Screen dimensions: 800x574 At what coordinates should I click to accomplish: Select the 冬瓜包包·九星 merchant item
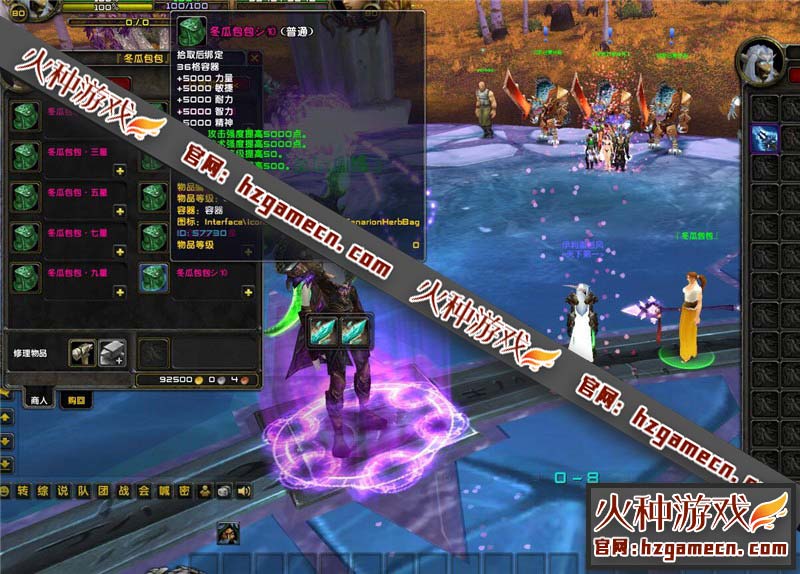26,277
